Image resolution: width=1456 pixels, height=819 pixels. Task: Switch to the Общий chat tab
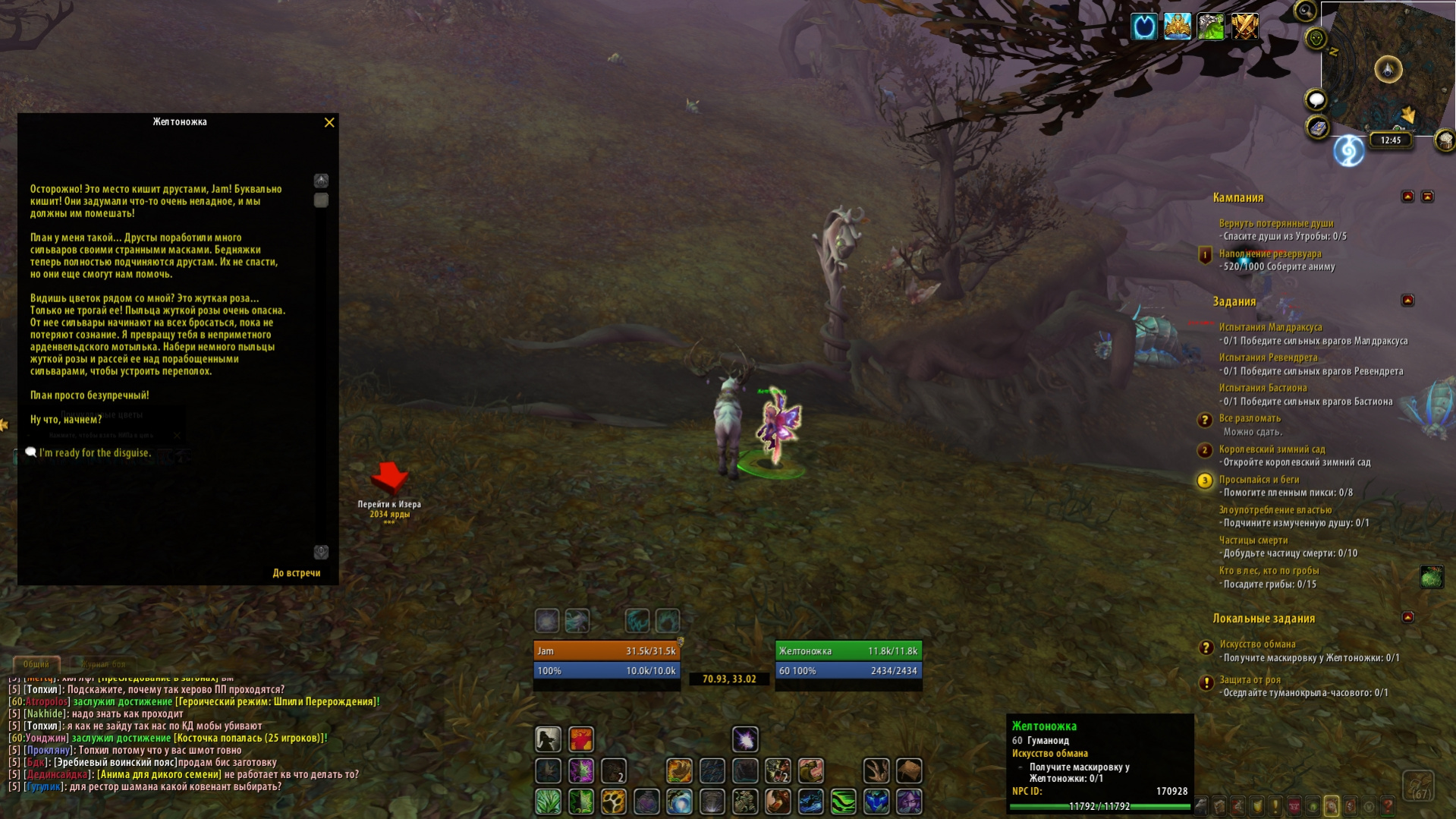pos(36,664)
